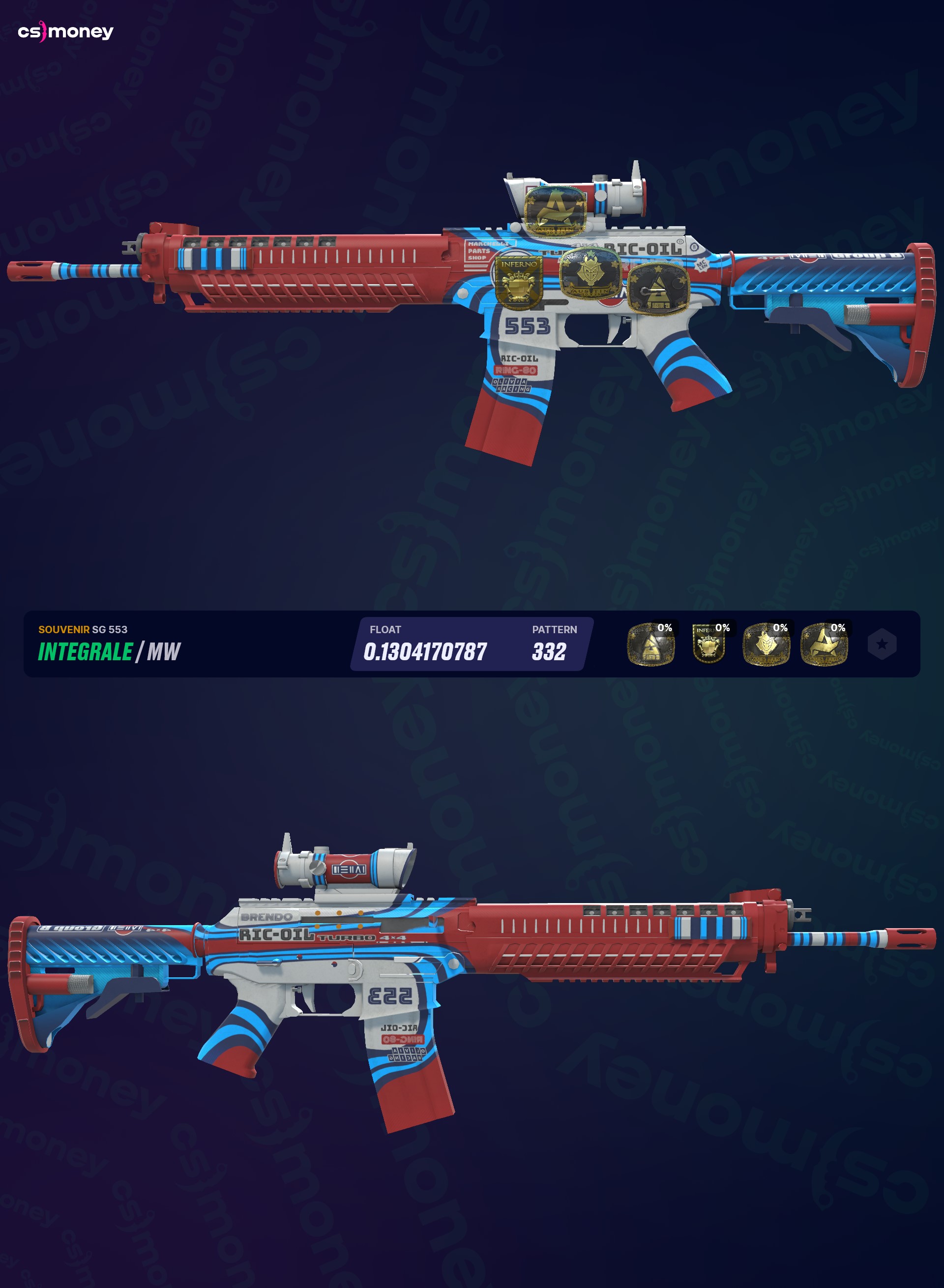The image size is (944, 1288).
Task: Select the Austin 2025 event sticker icon
Action: [x=650, y=644]
